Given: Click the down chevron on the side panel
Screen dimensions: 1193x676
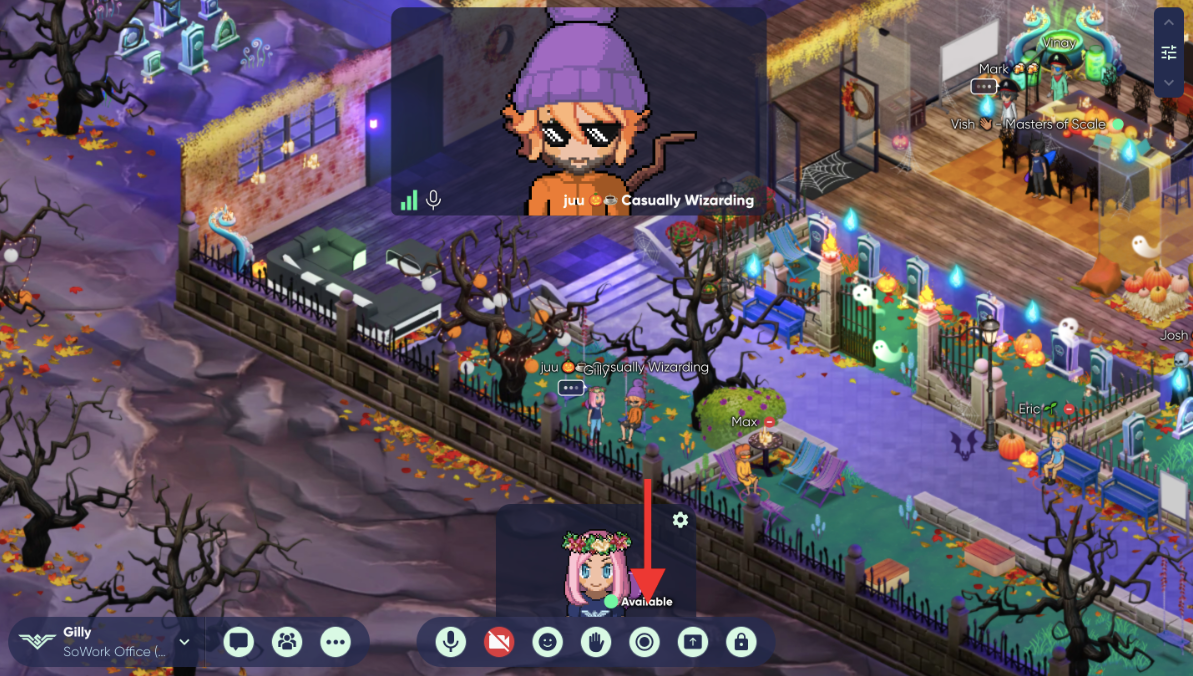Looking at the screenshot, I should 1169,83.
